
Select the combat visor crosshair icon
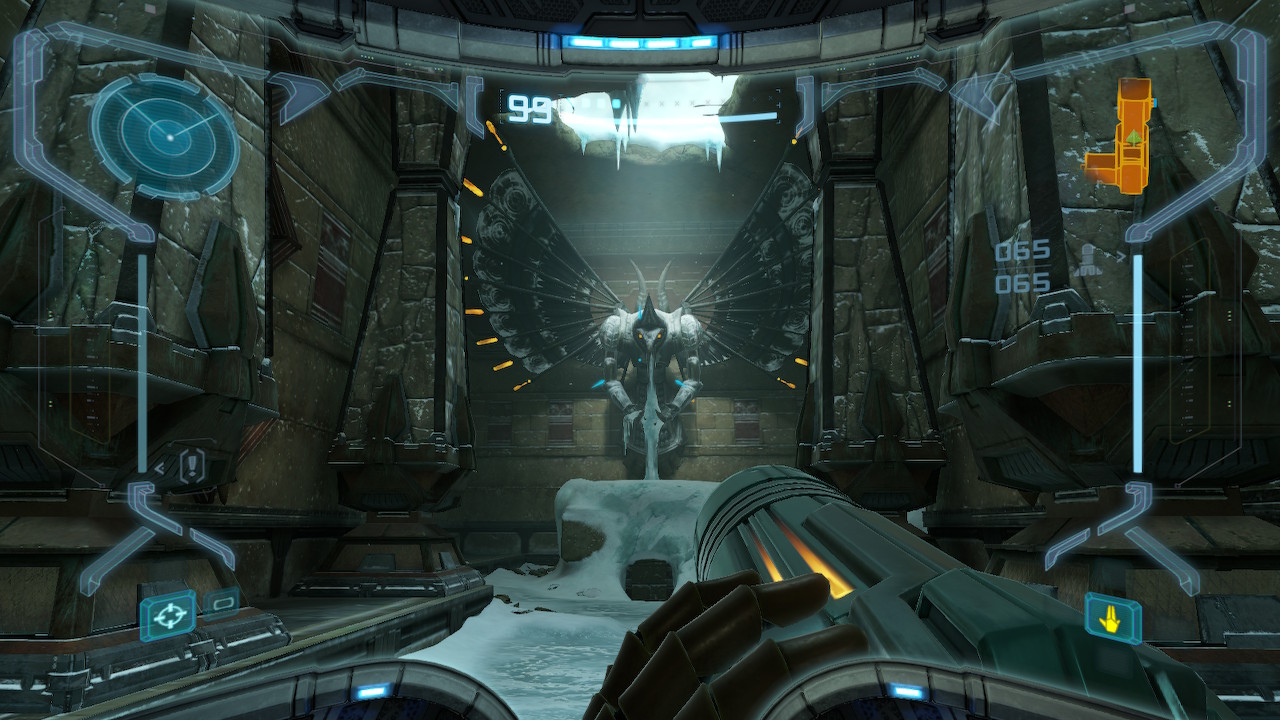click(167, 614)
